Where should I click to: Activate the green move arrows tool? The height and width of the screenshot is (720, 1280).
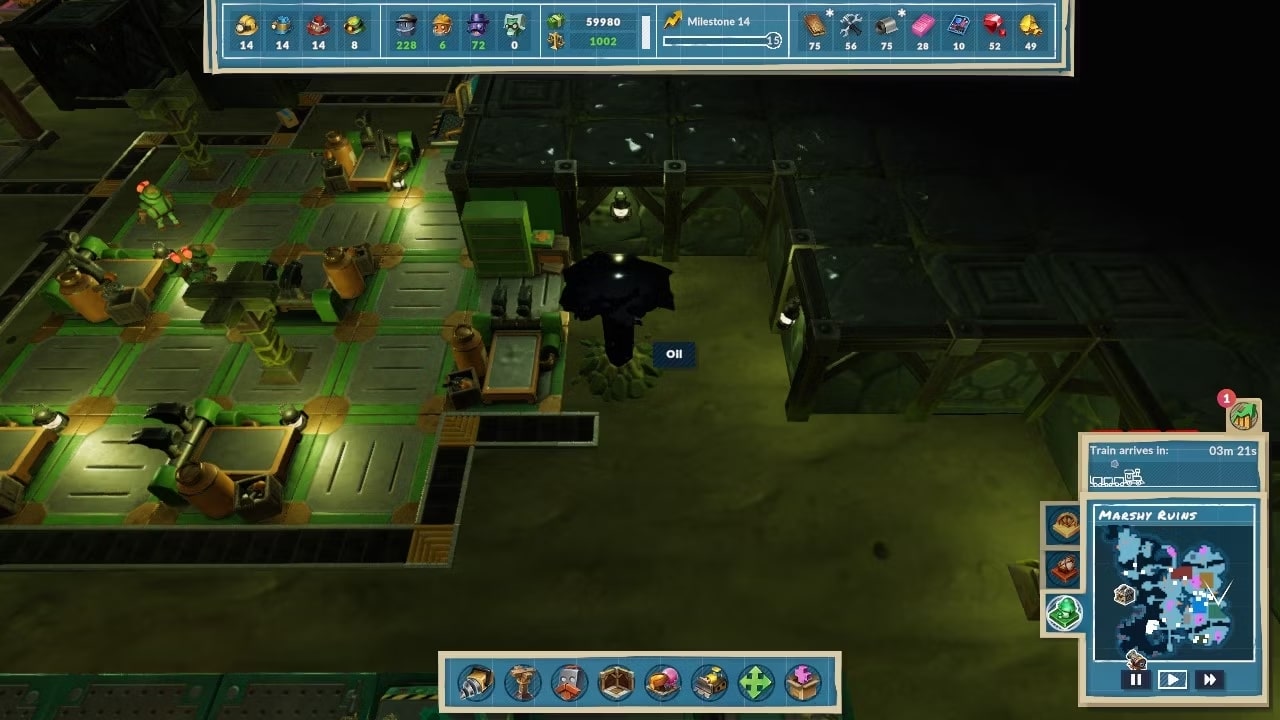pyautogui.click(x=756, y=683)
